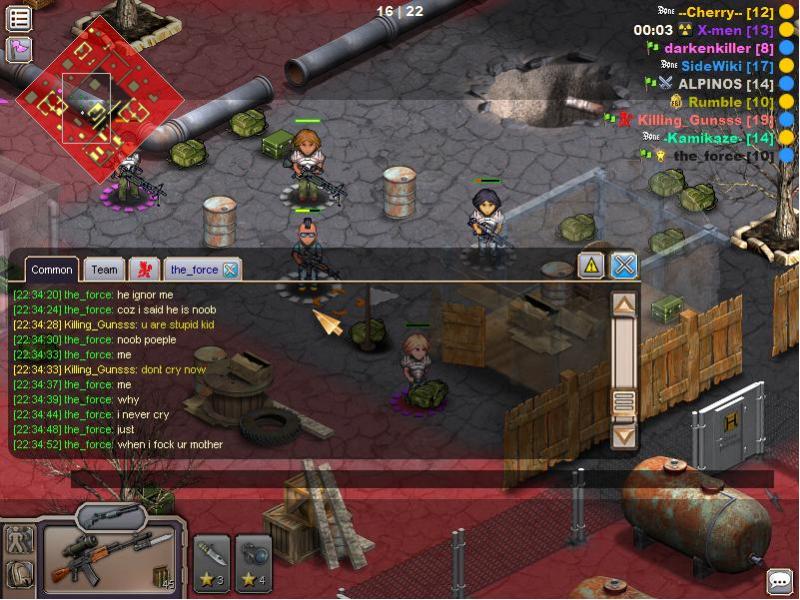Screen dimensions: 800x600
Task: Switch to the Common chat tab
Action: point(52,269)
